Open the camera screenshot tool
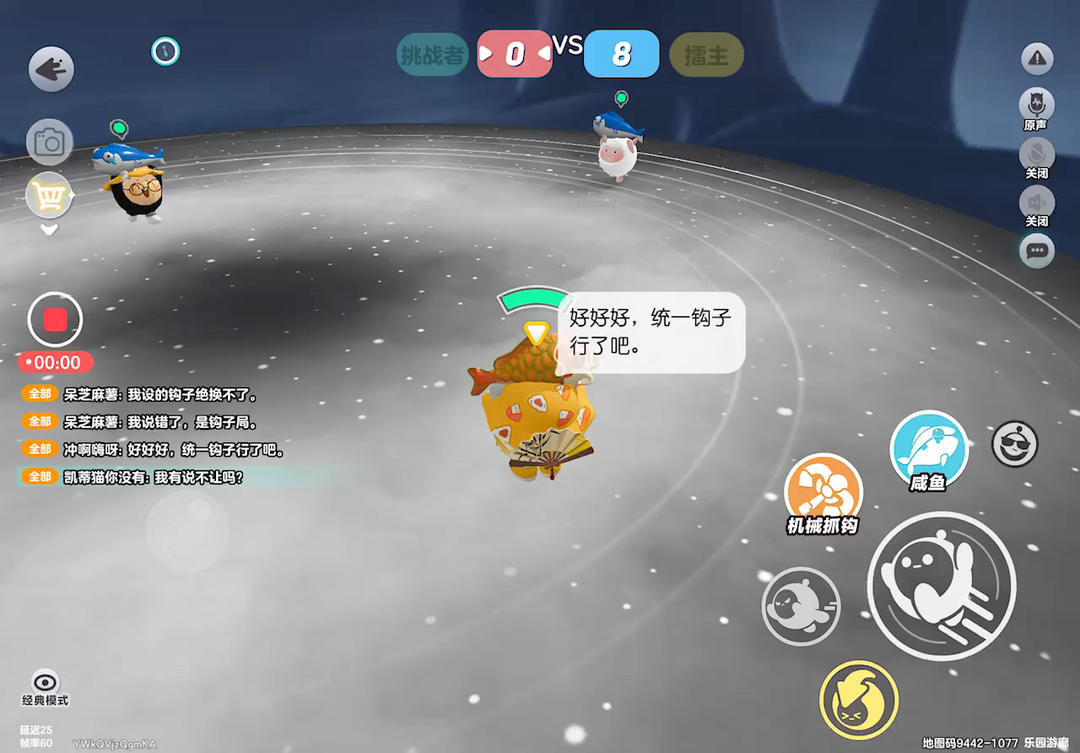 coord(49,142)
